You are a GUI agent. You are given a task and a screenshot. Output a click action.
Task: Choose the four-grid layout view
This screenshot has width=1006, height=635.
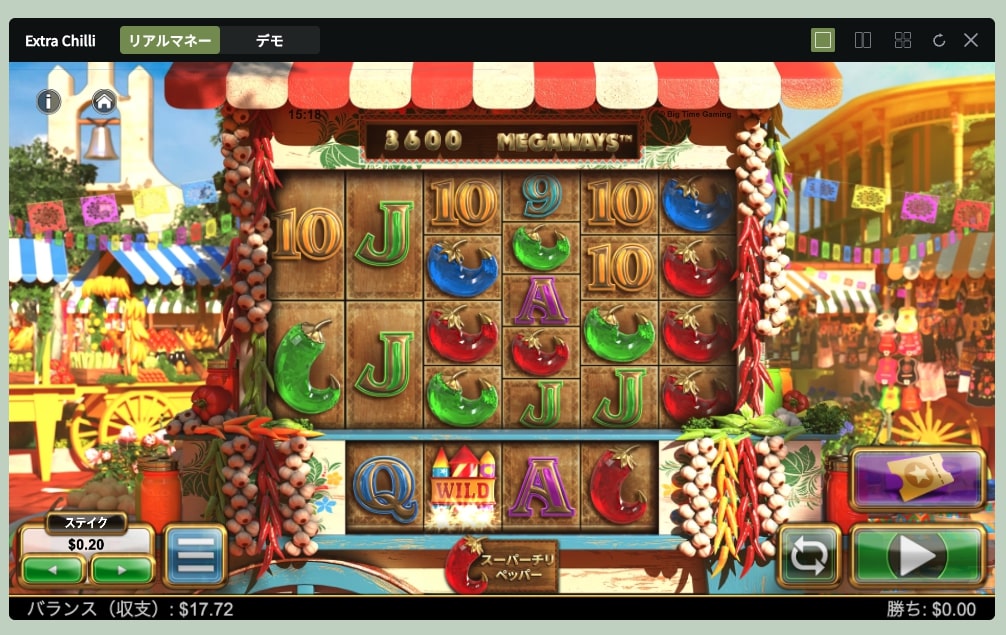(903, 40)
